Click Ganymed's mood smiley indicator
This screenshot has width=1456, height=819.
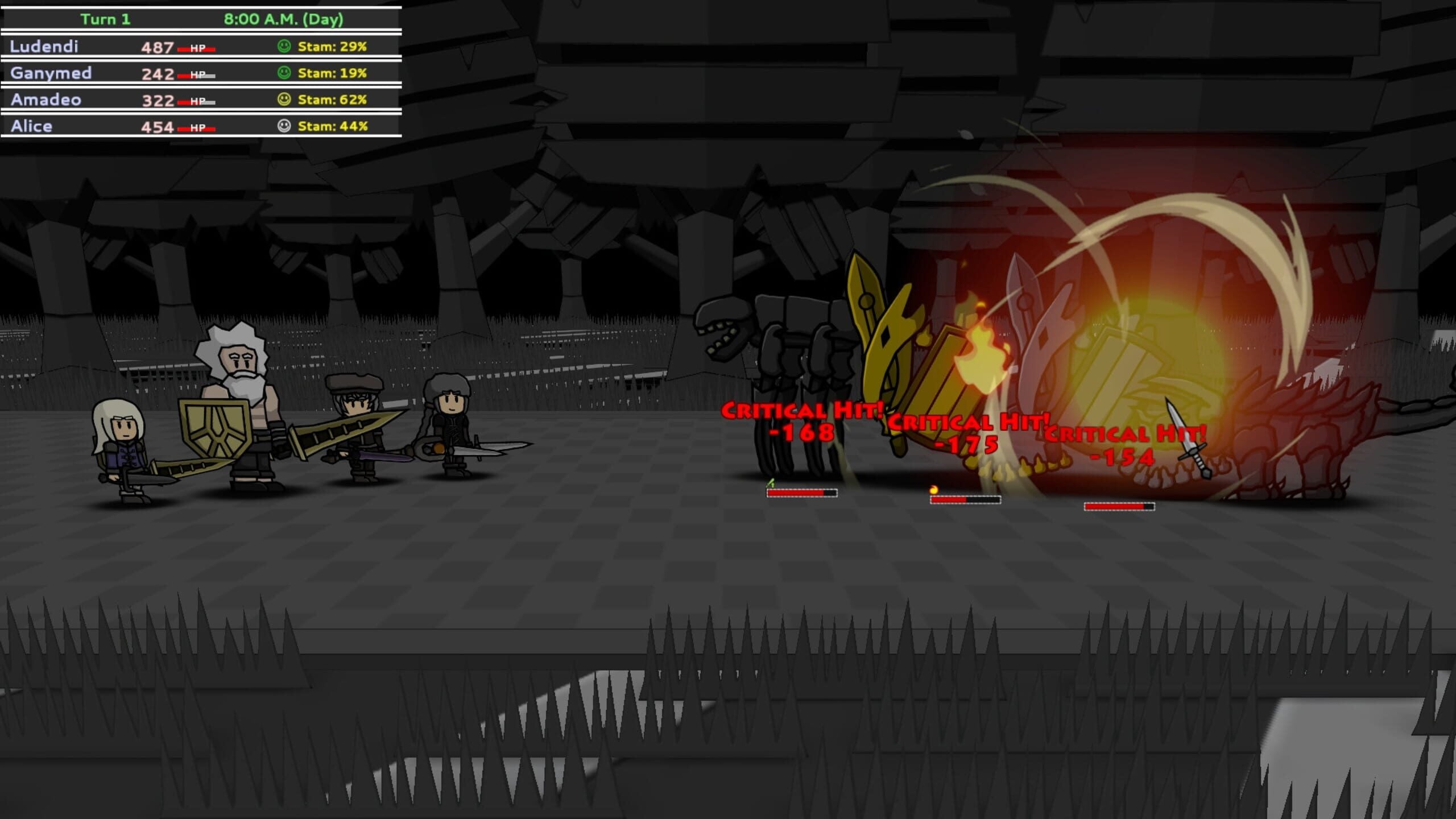click(283, 73)
